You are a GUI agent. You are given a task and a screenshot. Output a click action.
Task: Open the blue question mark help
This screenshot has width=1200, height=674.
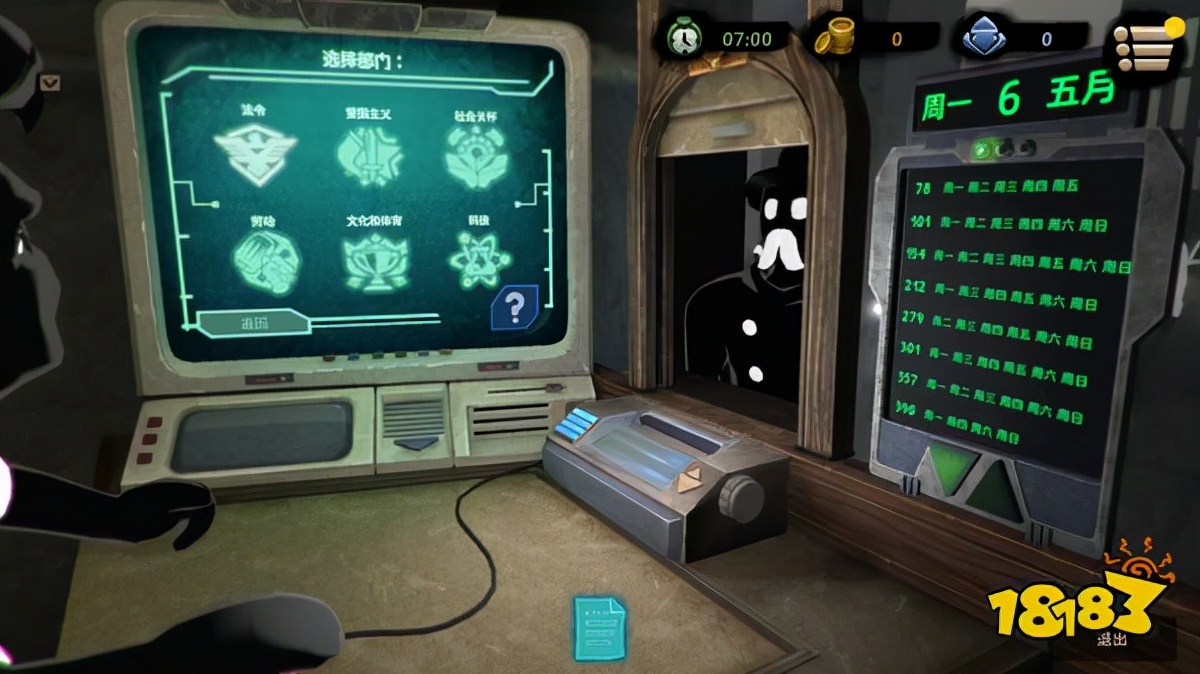click(x=514, y=308)
